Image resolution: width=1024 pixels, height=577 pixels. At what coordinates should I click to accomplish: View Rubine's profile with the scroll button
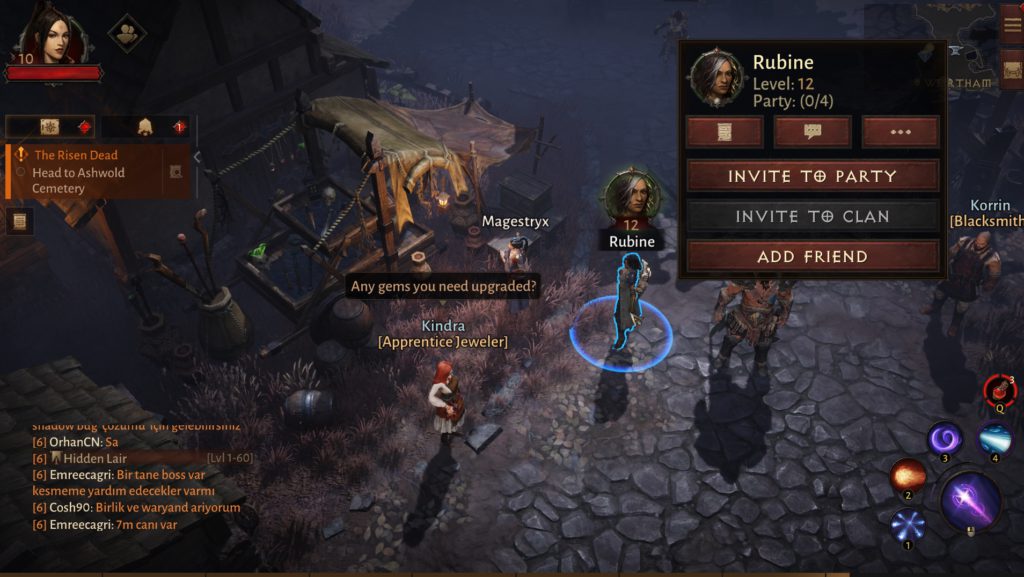click(x=724, y=132)
